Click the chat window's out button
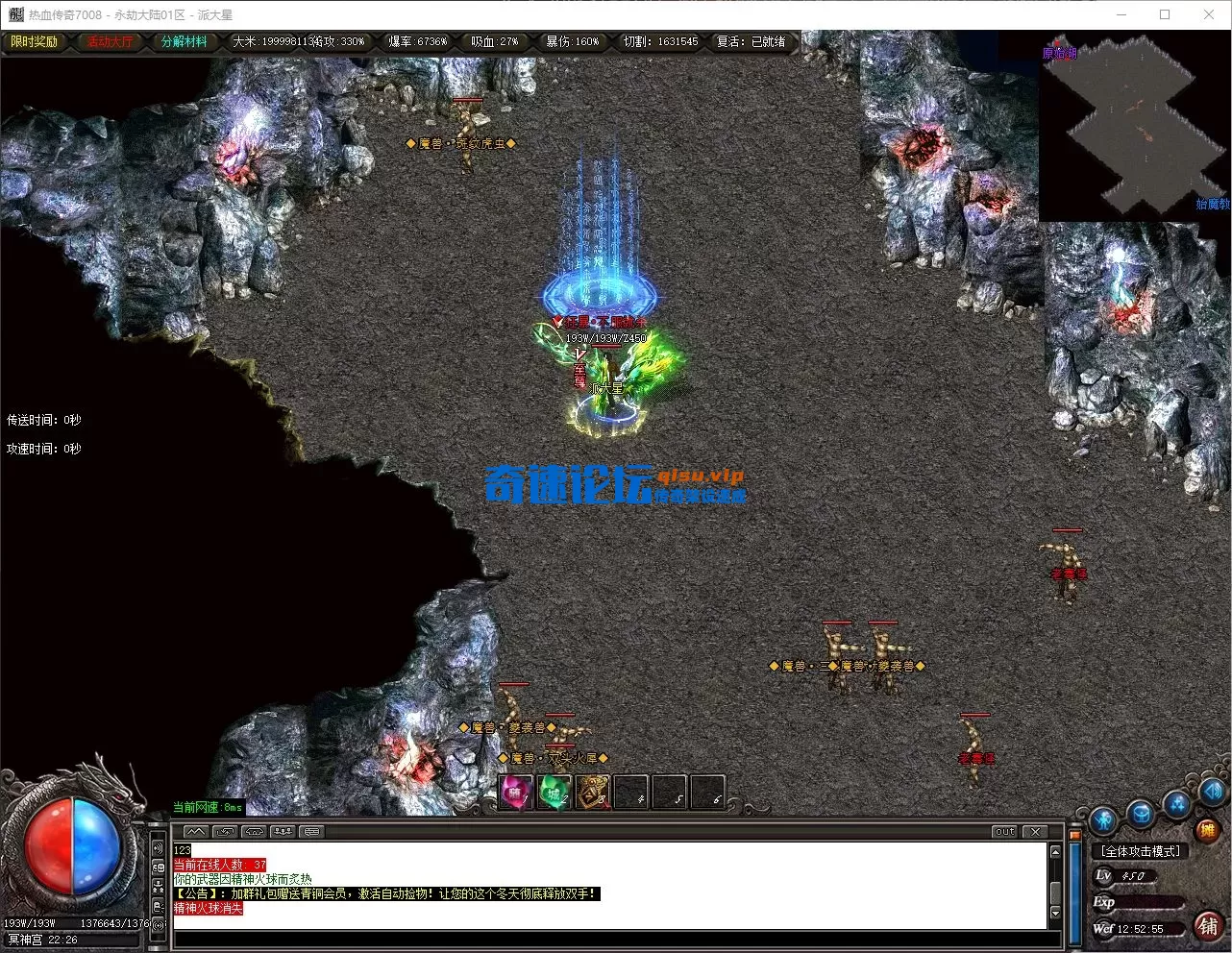This screenshot has width=1232, height=953. click(1004, 832)
